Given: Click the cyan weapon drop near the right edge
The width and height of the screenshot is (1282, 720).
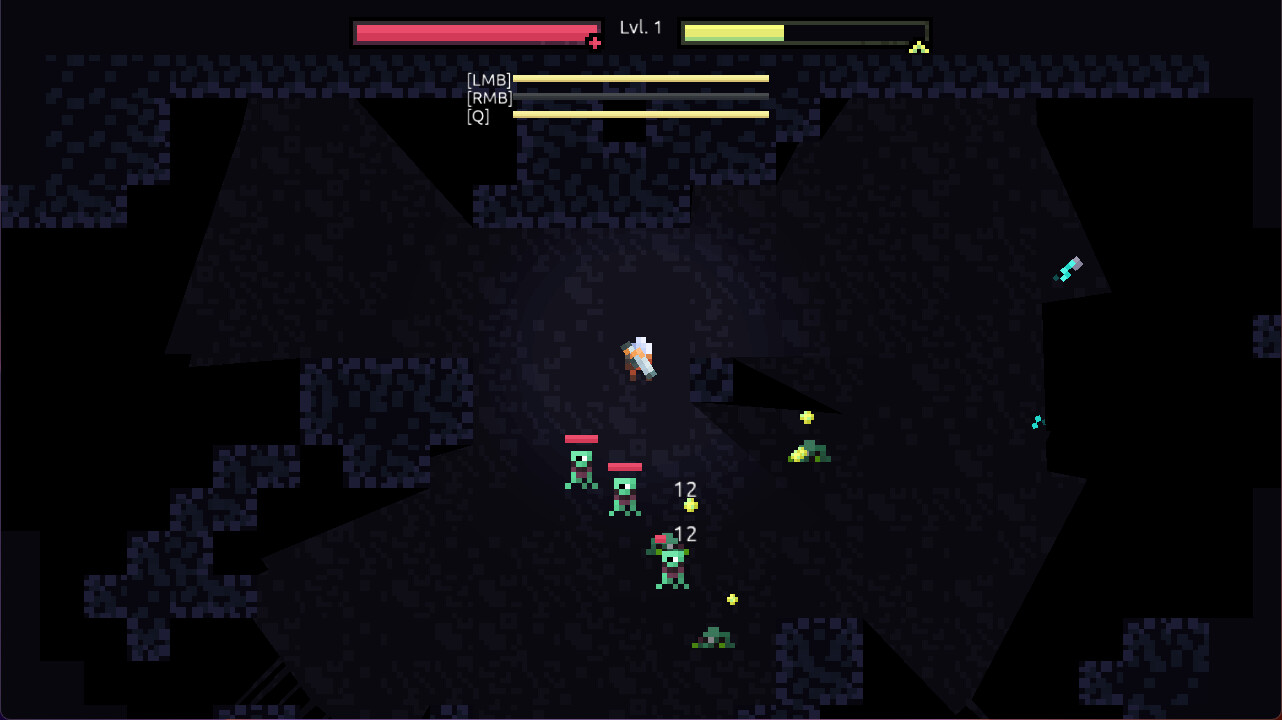Looking at the screenshot, I should (1069, 268).
